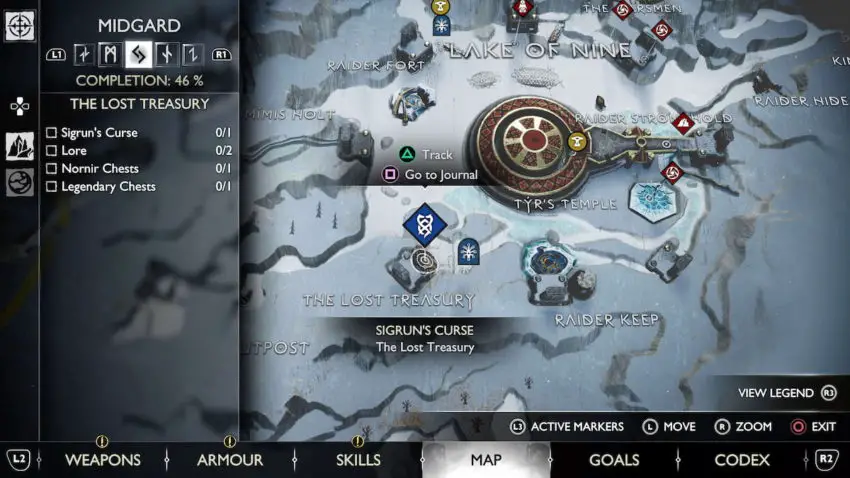This screenshot has width=850, height=478.
Task: Select the blue diamond Sigrun's Curse marker
Action: click(x=424, y=224)
